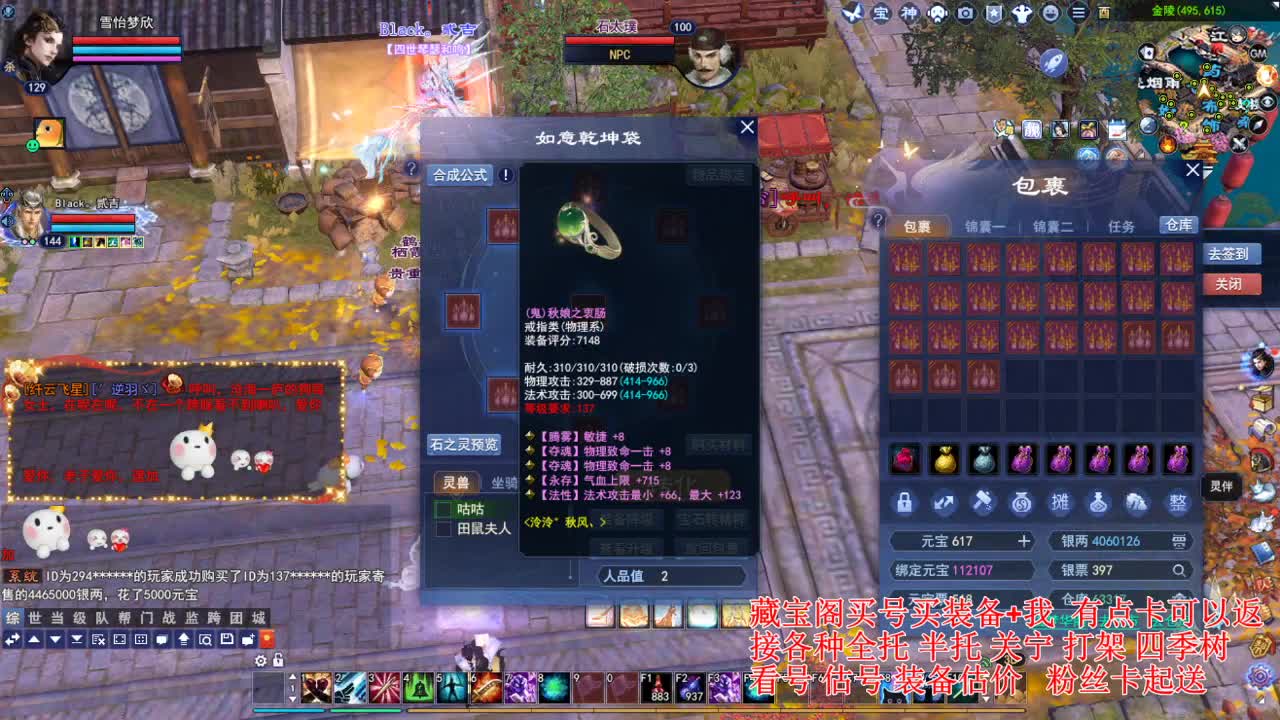Click the 整 tidy icon to sort bag
Image resolution: width=1280 pixels, height=720 pixels.
point(1179,503)
